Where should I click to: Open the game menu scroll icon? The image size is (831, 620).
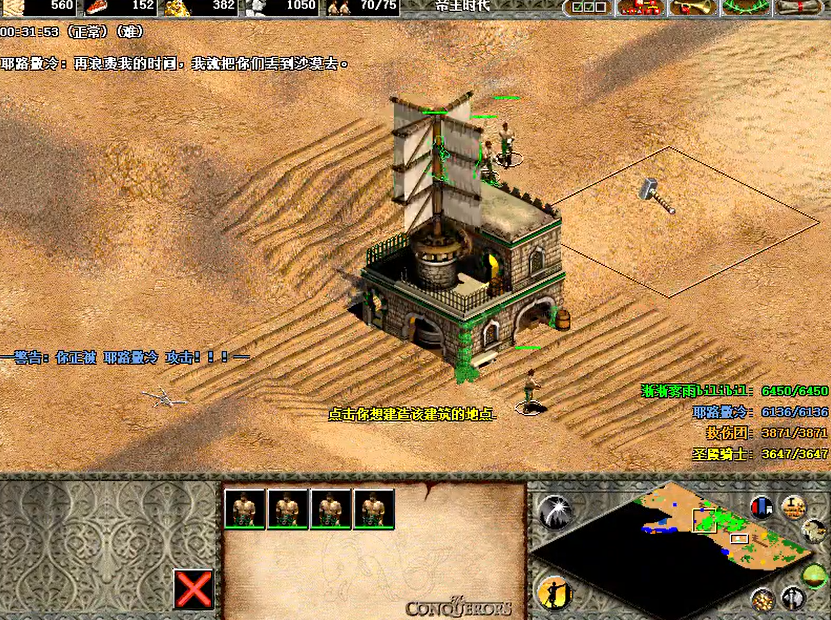tap(800, 7)
